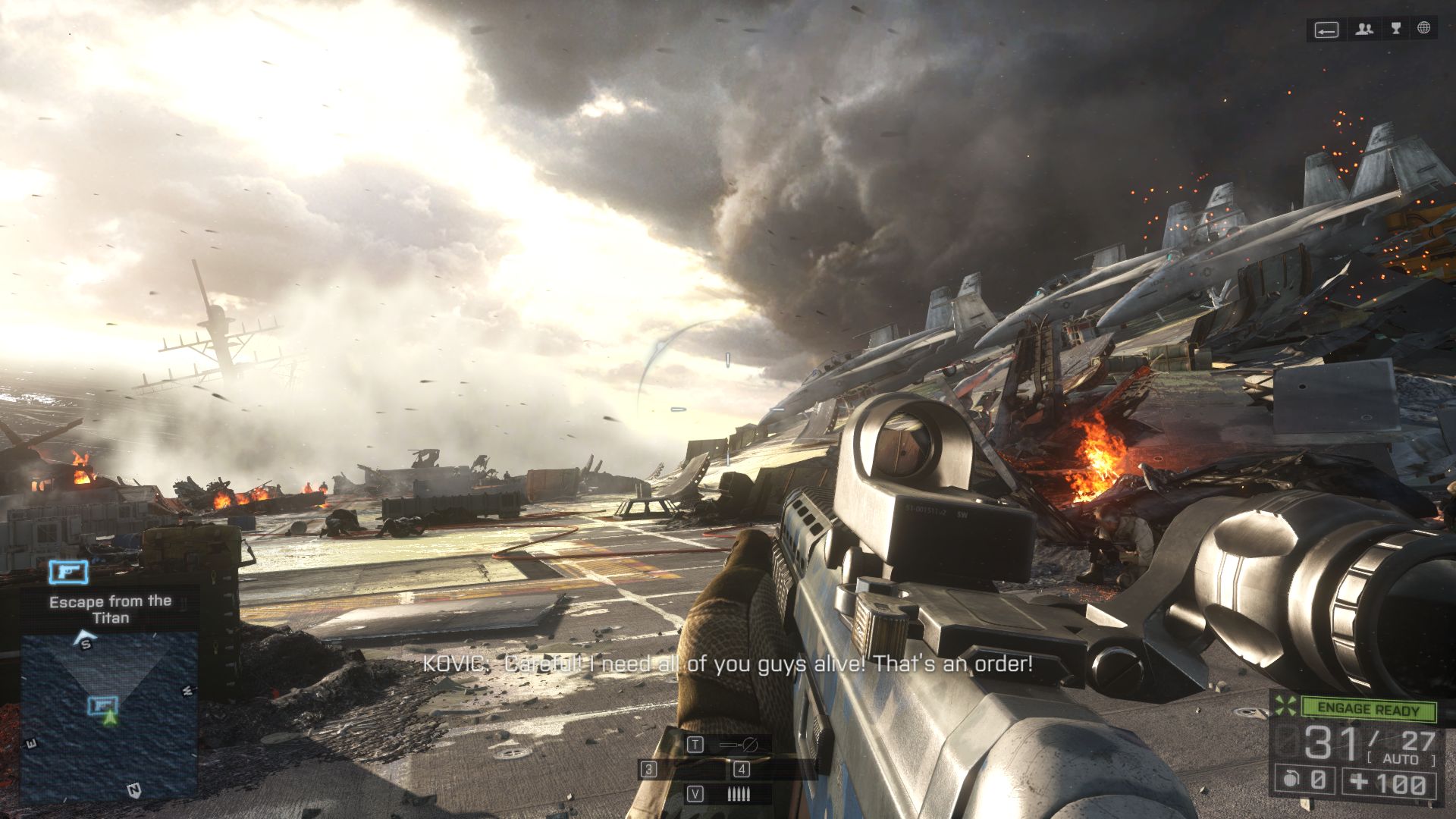Toggle the weapon light attachment icon
The image size is (1456, 819).
tap(738, 745)
